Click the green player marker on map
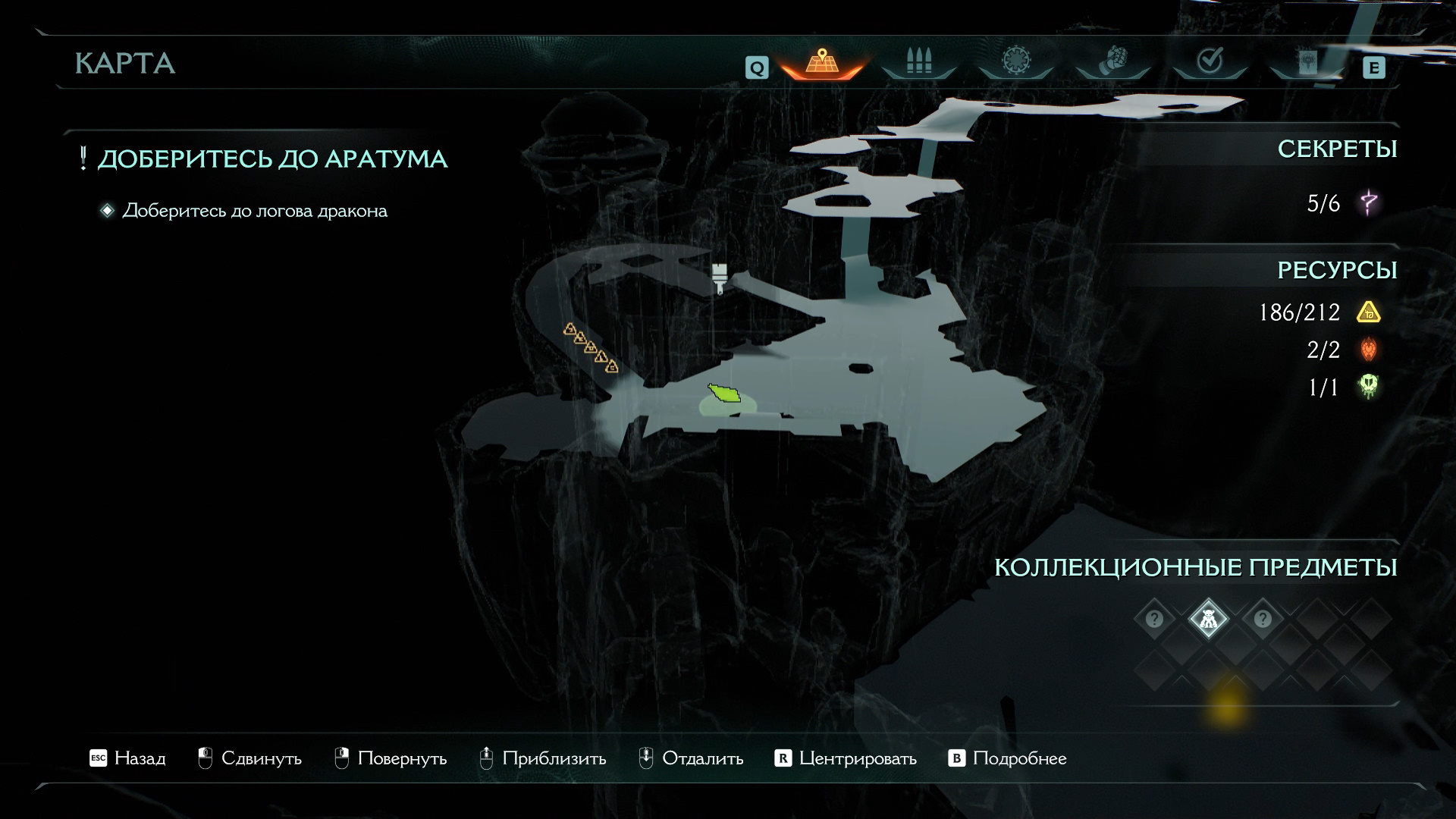Image resolution: width=1456 pixels, height=819 pixels. [x=724, y=394]
